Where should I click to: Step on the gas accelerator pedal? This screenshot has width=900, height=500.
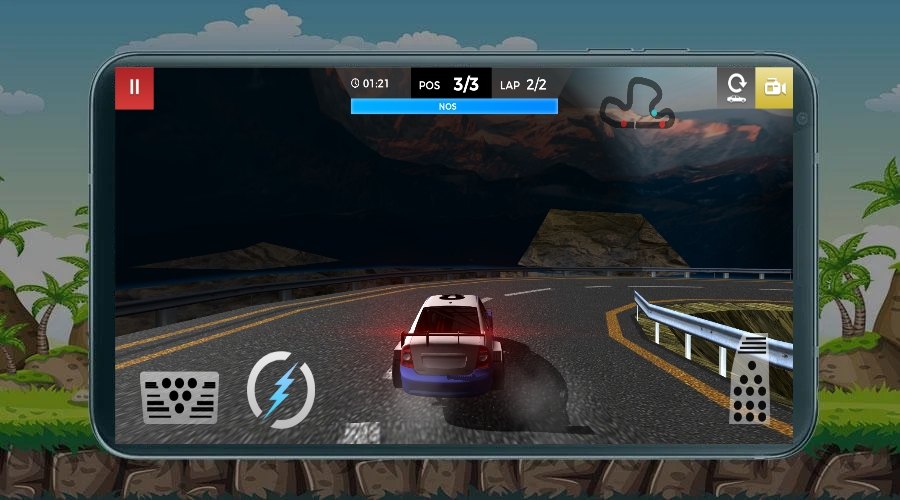pos(748,380)
